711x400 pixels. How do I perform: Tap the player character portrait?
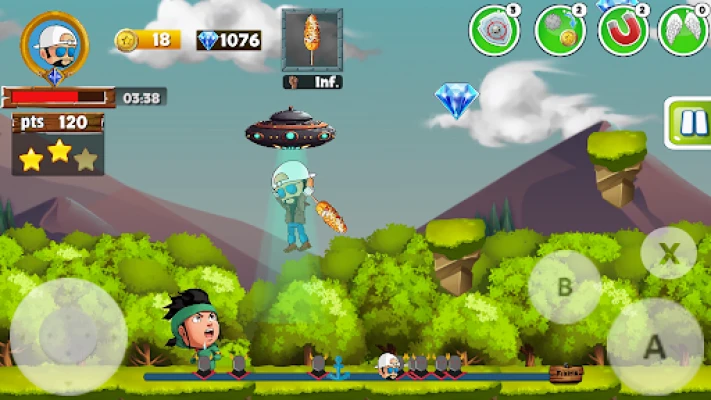coord(54,44)
